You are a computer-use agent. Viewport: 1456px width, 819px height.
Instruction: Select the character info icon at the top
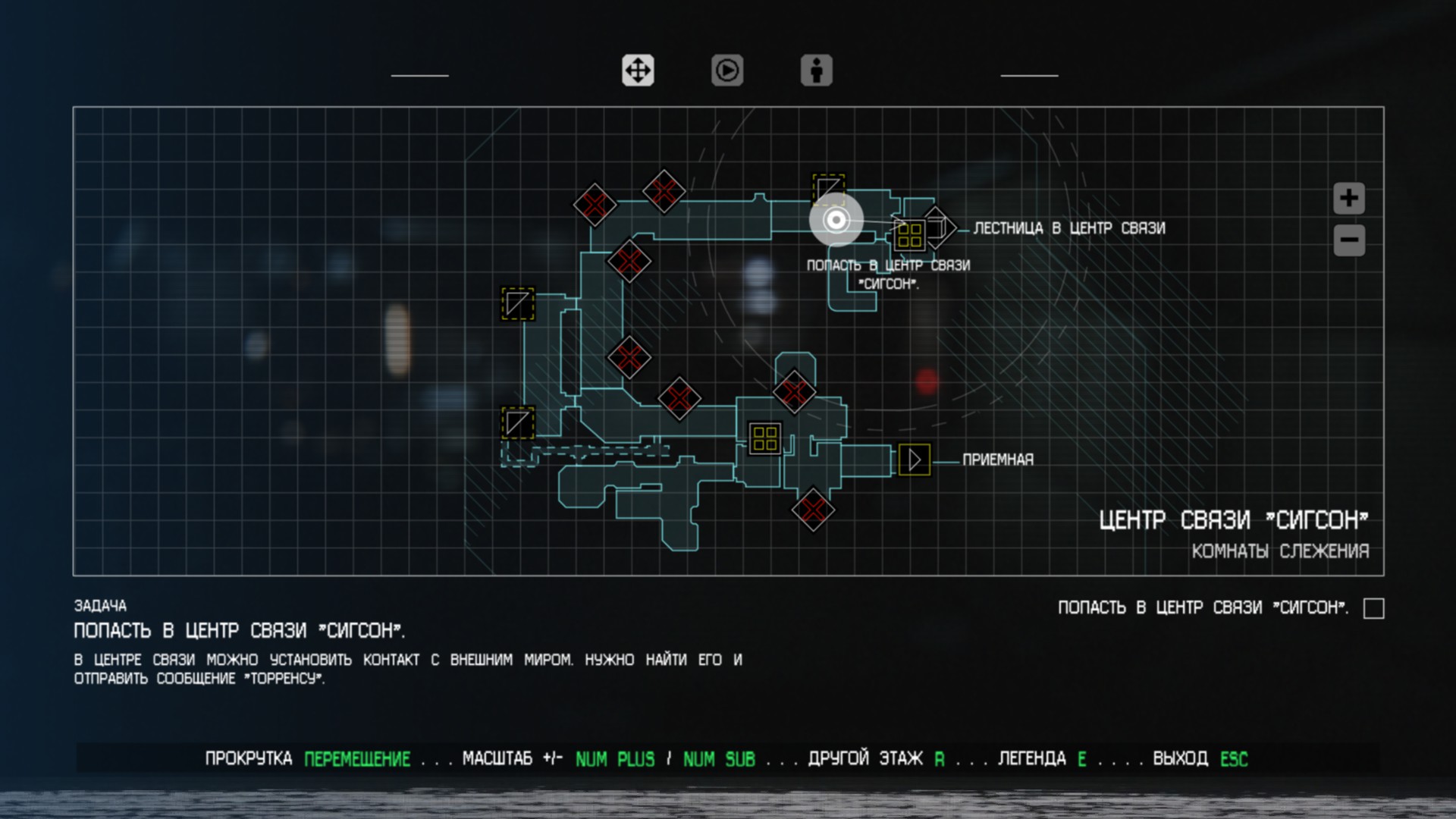point(816,71)
